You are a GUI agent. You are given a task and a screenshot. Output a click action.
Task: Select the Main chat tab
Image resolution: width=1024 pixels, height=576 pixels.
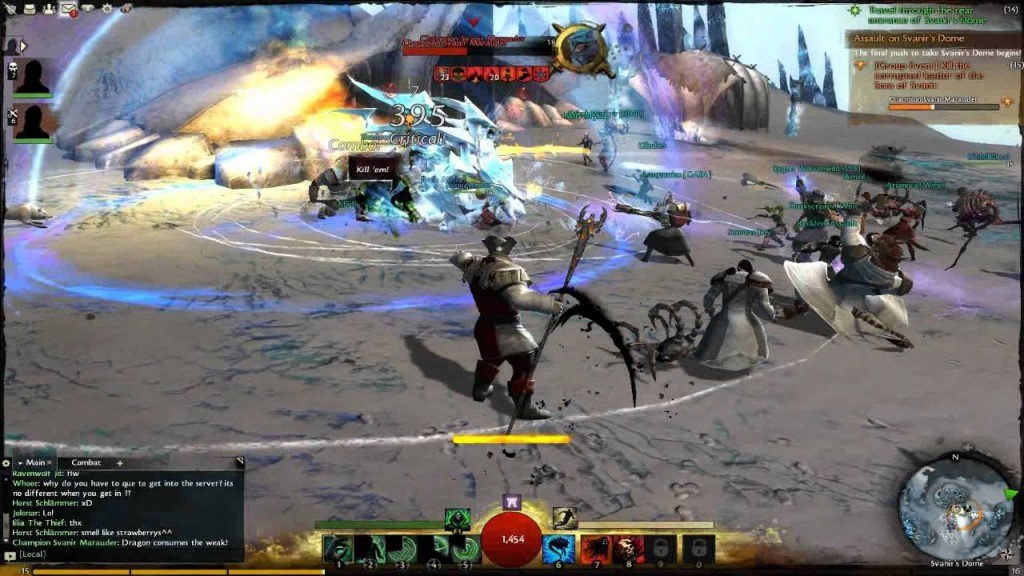(35, 463)
